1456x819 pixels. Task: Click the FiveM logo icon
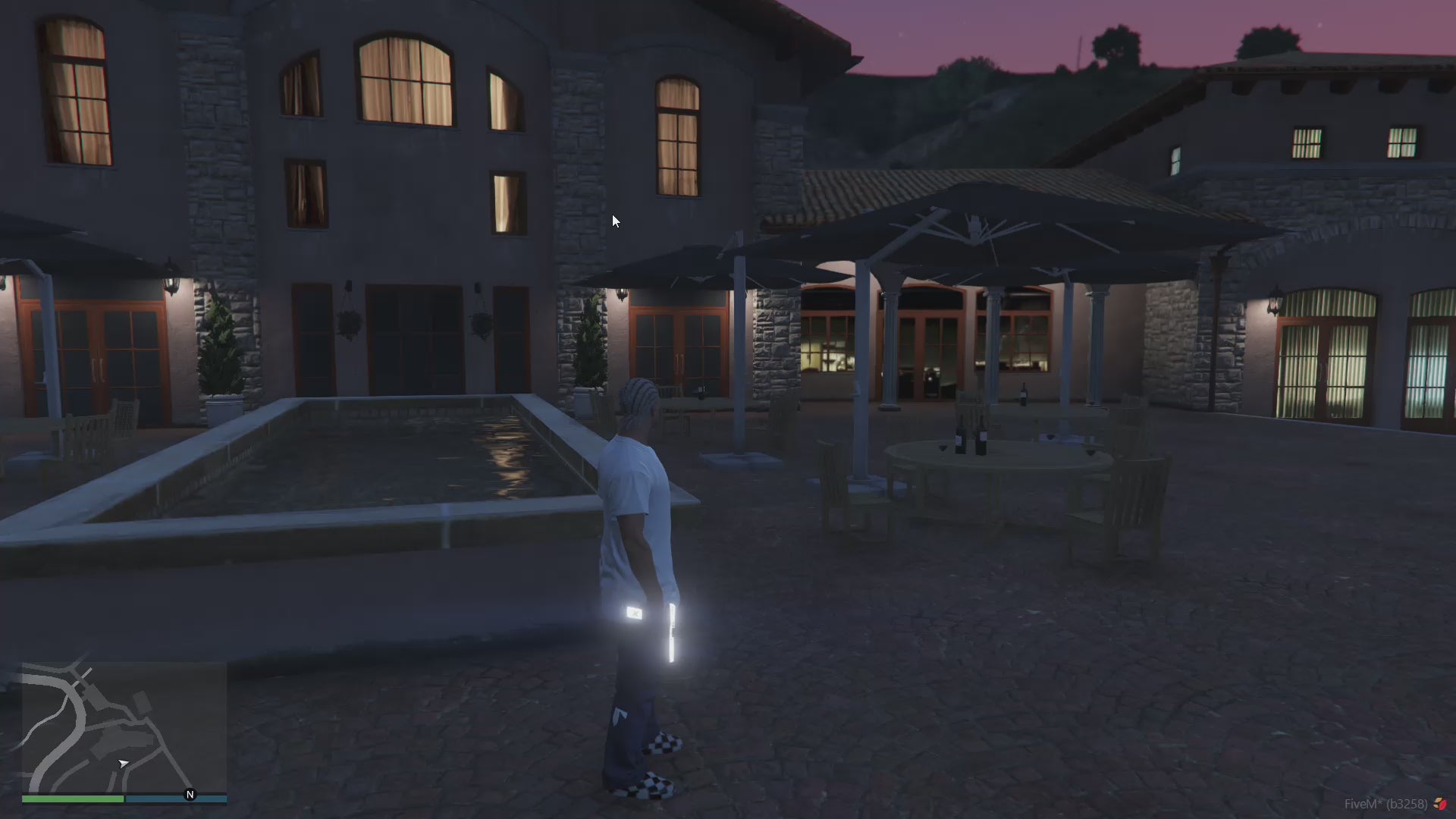pos(1440,804)
